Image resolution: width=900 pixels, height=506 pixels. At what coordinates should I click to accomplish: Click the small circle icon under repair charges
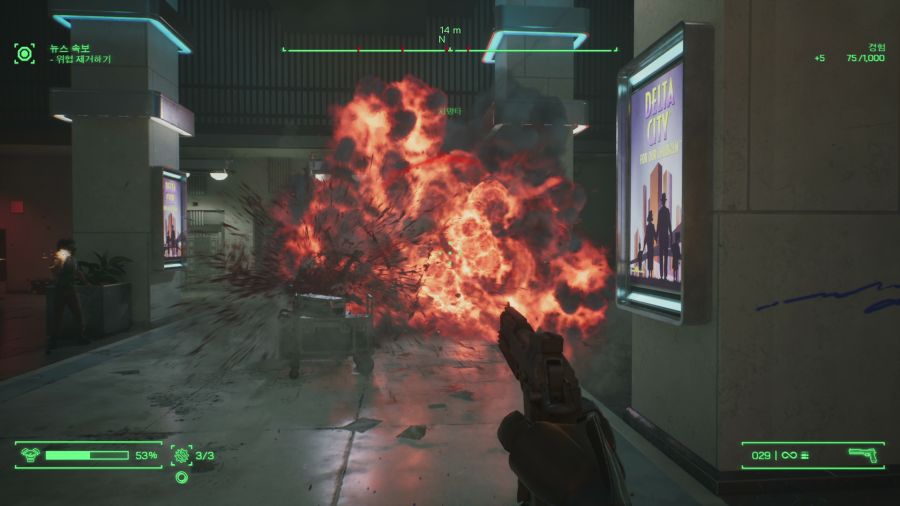(181, 477)
